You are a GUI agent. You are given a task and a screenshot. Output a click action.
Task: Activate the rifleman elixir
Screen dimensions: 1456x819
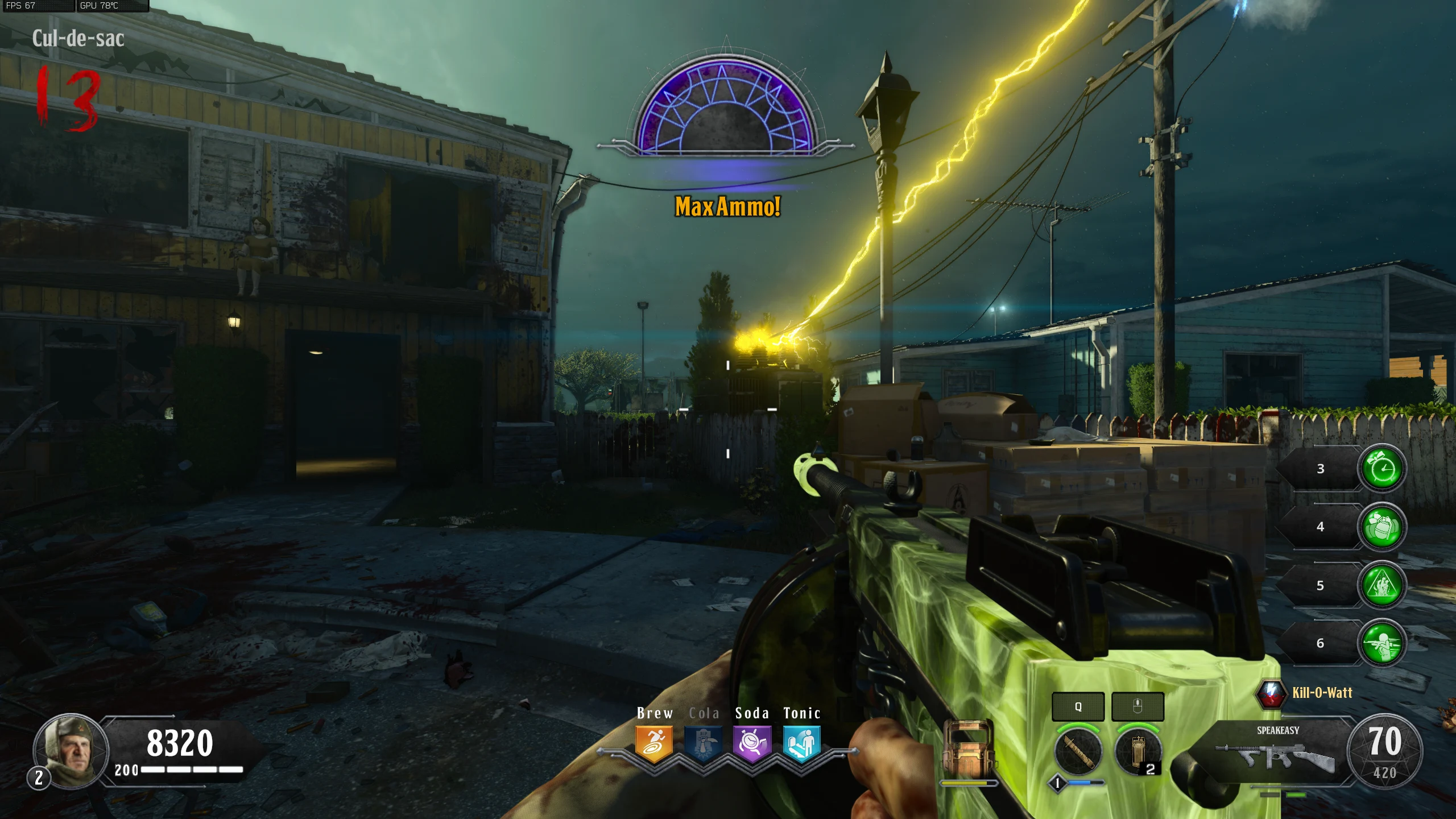click(x=1381, y=643)
